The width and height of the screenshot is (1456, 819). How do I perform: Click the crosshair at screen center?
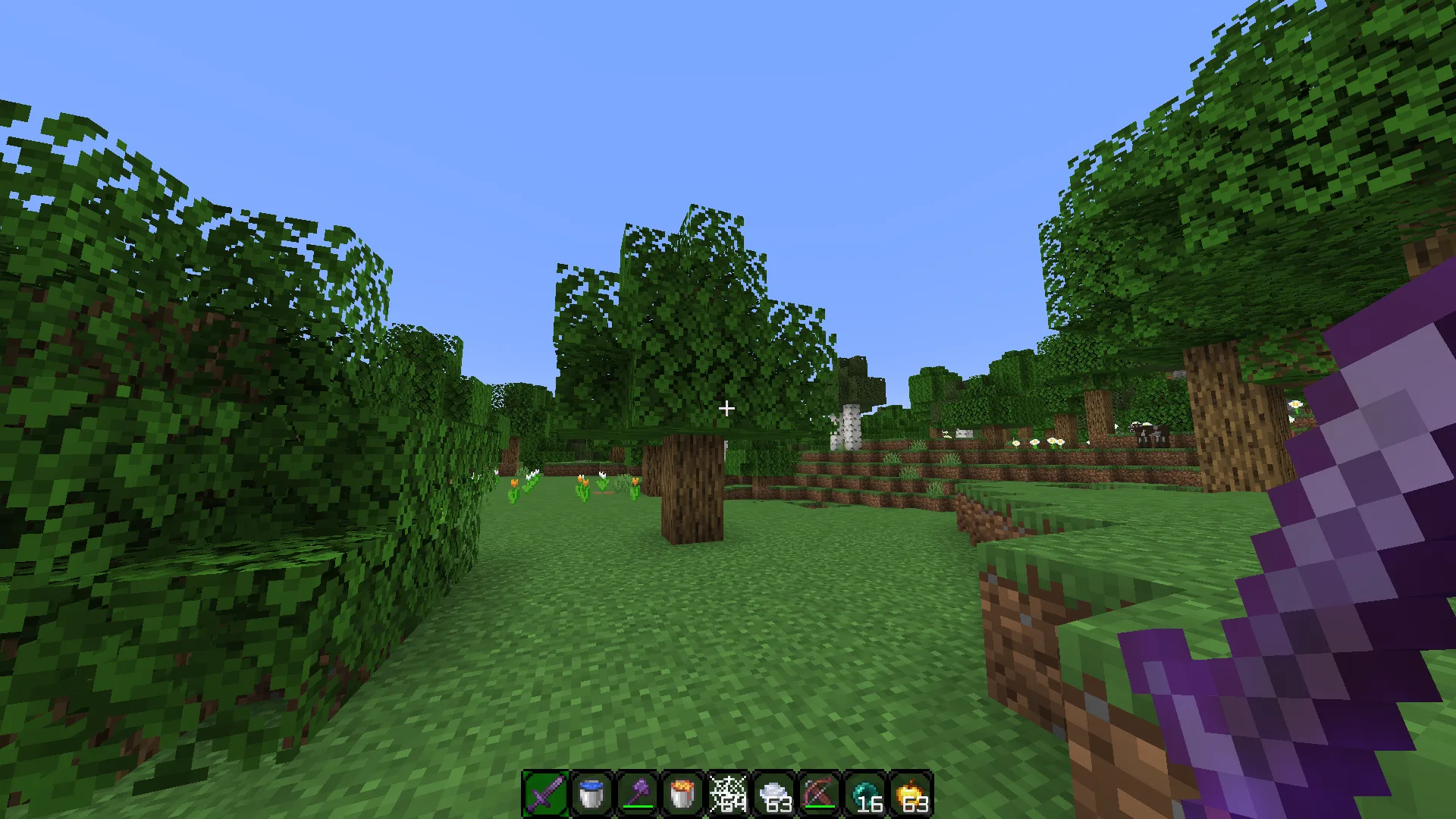coord(727,409)
